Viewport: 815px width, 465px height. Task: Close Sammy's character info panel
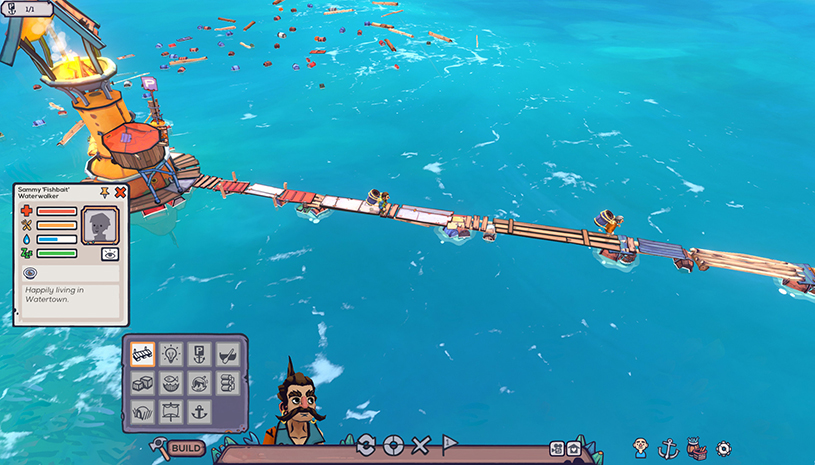[x=120, y=191]
